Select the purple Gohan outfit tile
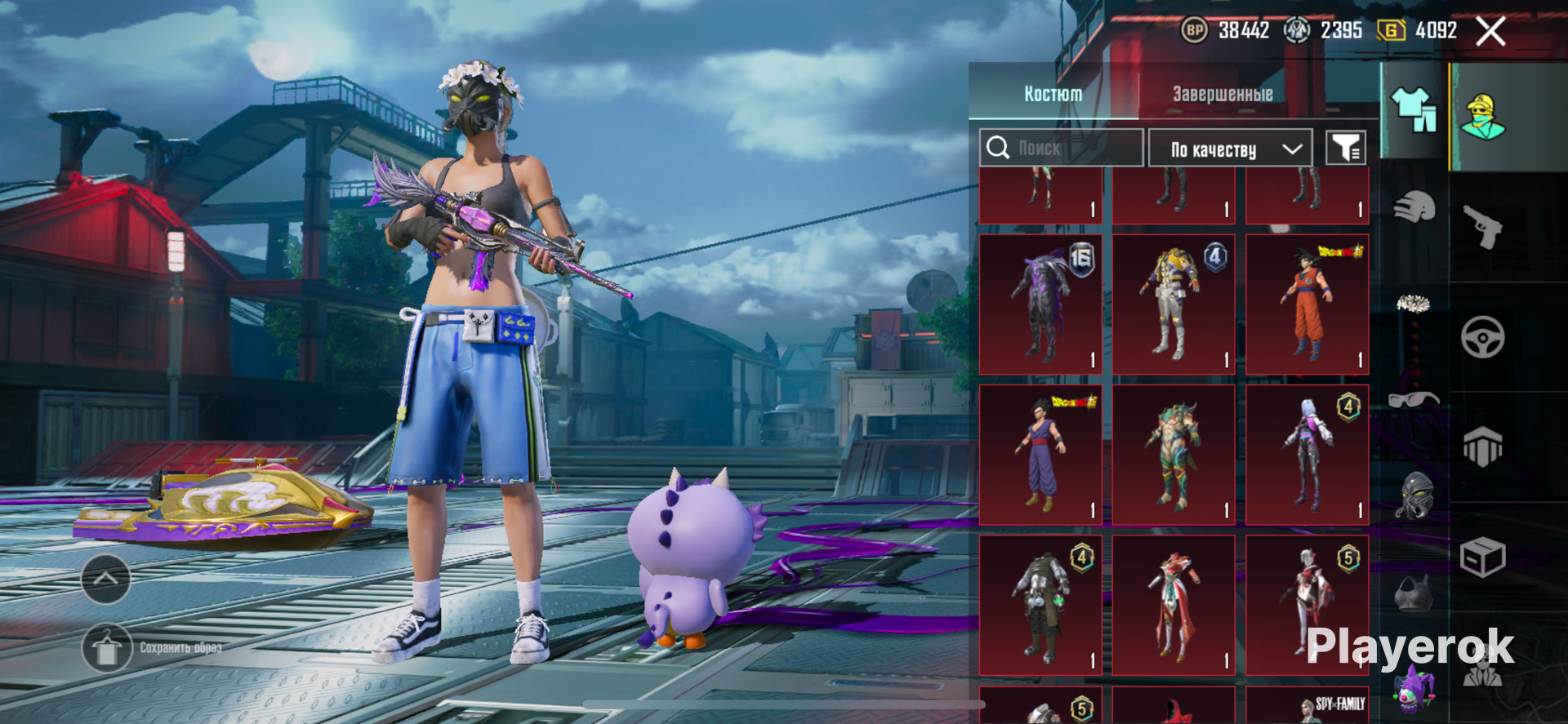This screenshot has height=724, width=1568. point(1040,455)
